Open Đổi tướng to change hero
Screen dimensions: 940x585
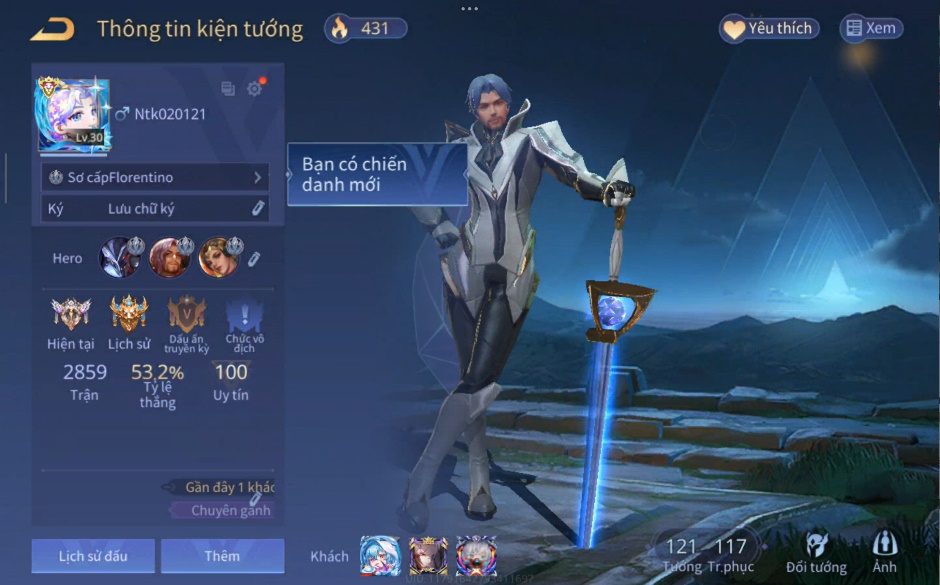pos(816,551)
